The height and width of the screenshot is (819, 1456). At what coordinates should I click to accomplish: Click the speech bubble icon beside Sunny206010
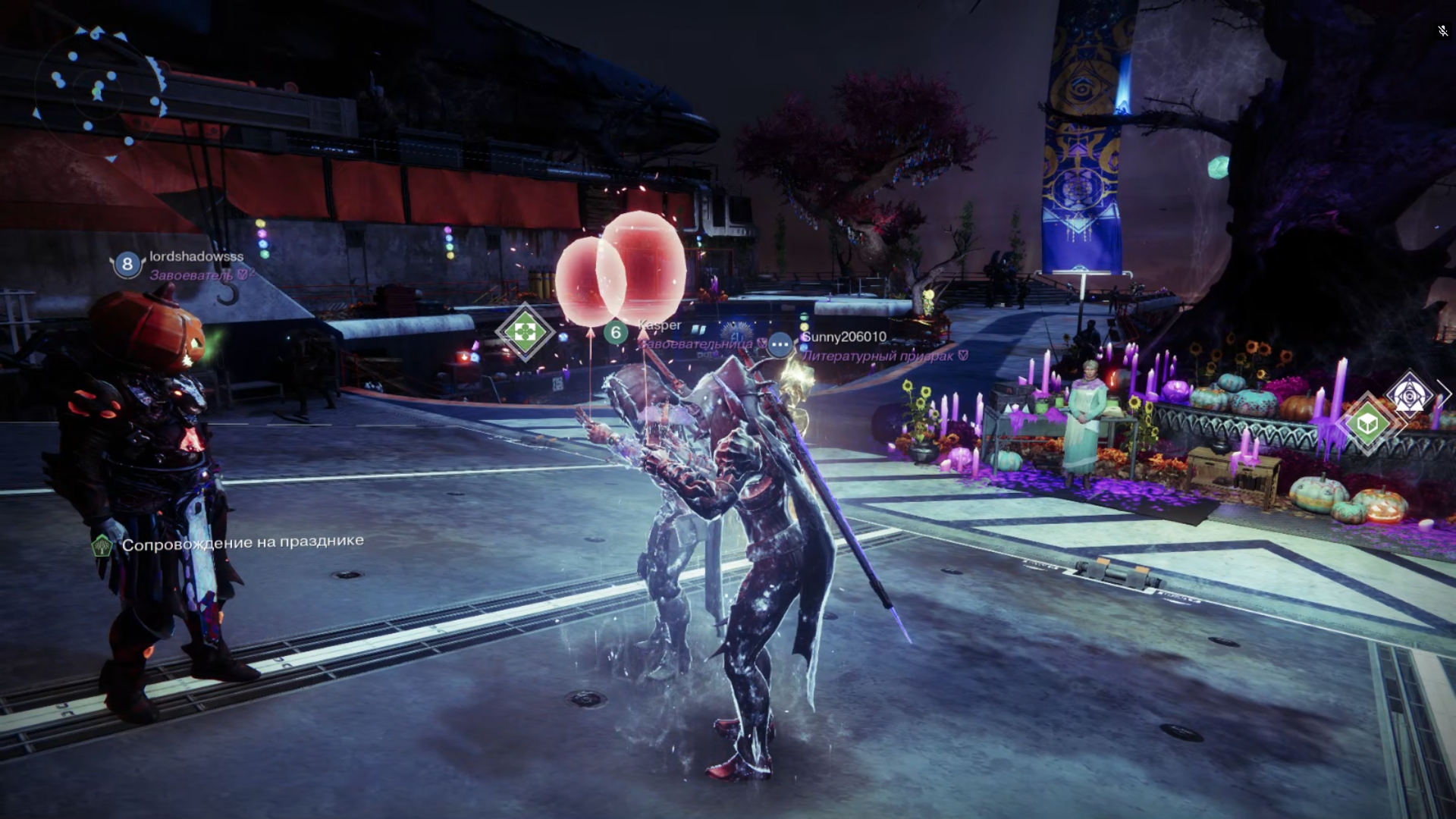[780, 344]
